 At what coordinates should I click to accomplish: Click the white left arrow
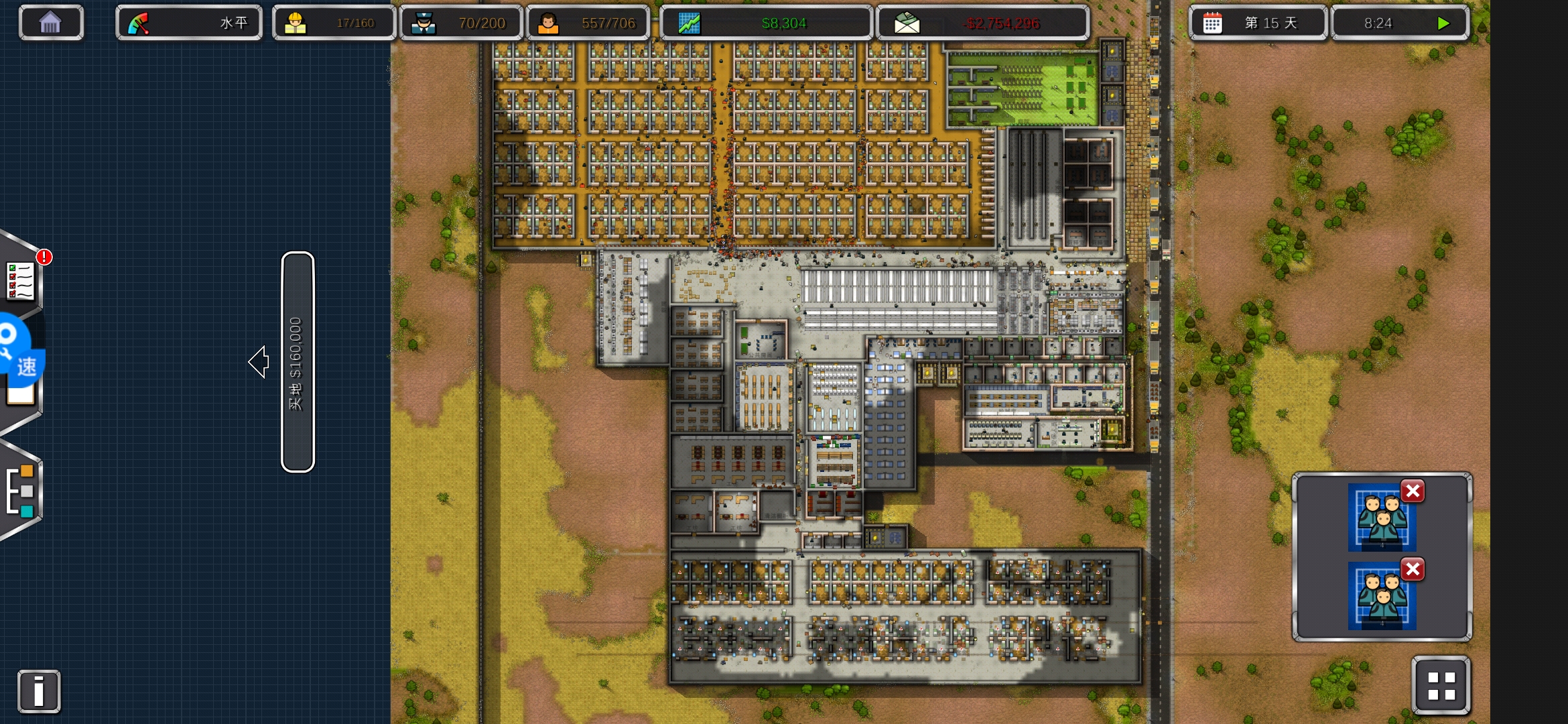[259, 362]
